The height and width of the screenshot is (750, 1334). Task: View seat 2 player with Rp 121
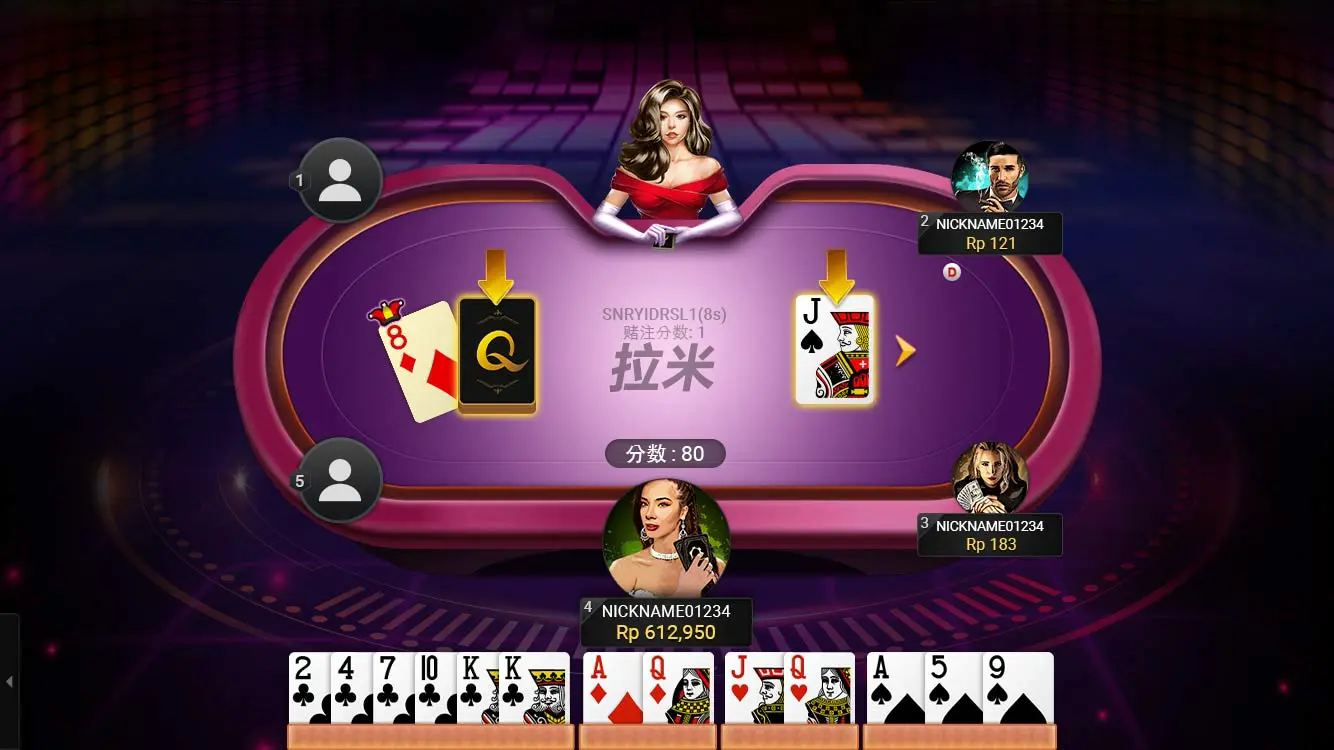tap(989, 177)
